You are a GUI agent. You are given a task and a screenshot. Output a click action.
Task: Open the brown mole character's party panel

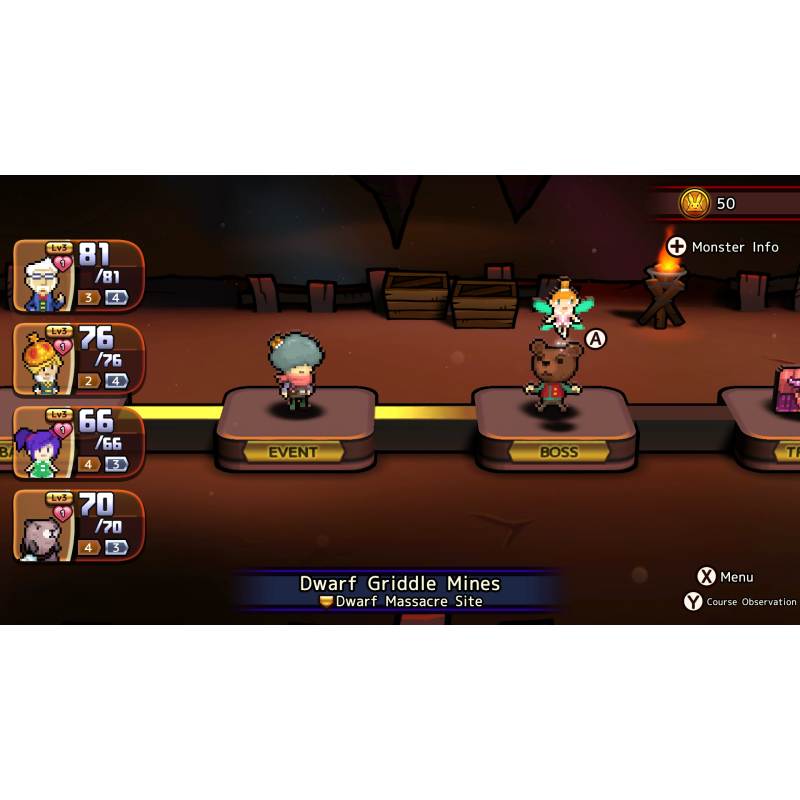[78, 525]
